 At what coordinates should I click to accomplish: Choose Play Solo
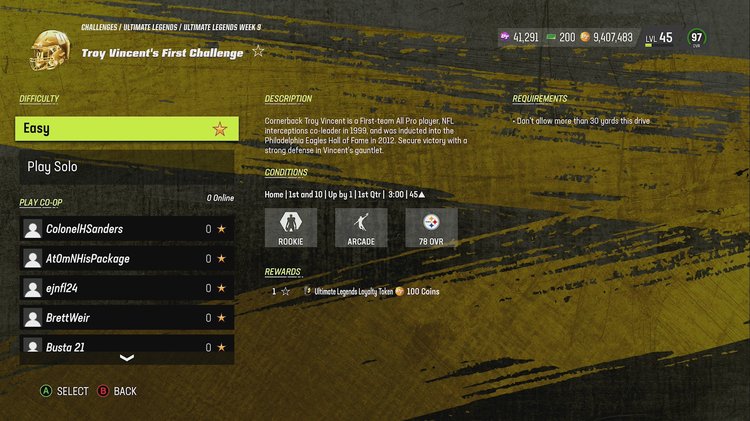coord(127,166)
